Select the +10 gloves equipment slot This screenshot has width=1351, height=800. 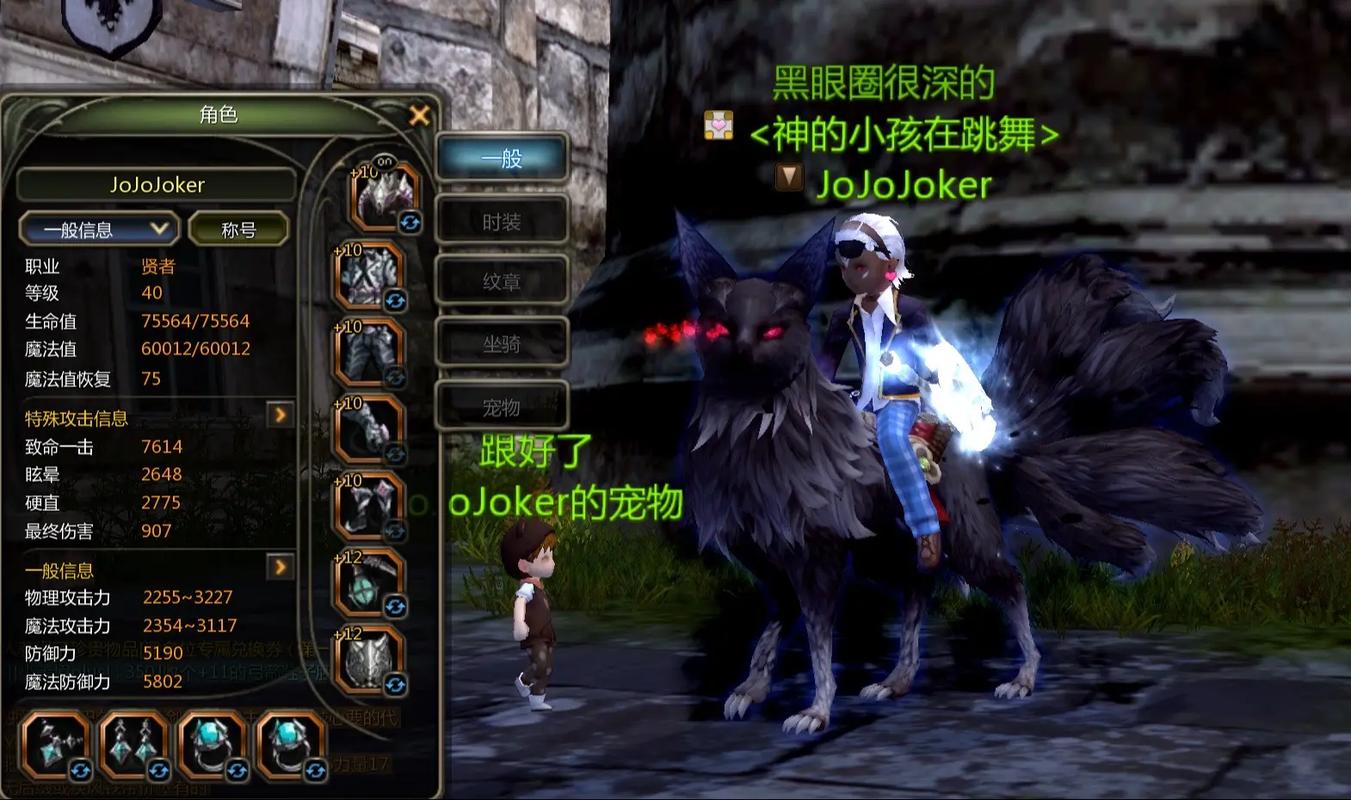pyautogui.click(x=375, y=425)
